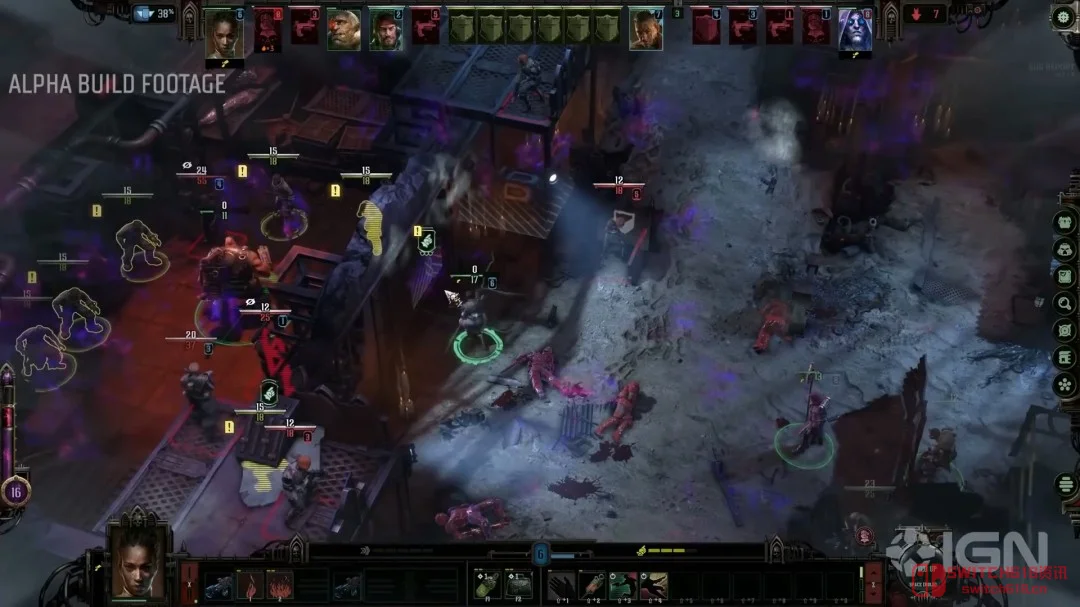Click the stacked-lines menu button
The height and width of the screenshot is (607, 1080).
click(x=1066, y=484)
